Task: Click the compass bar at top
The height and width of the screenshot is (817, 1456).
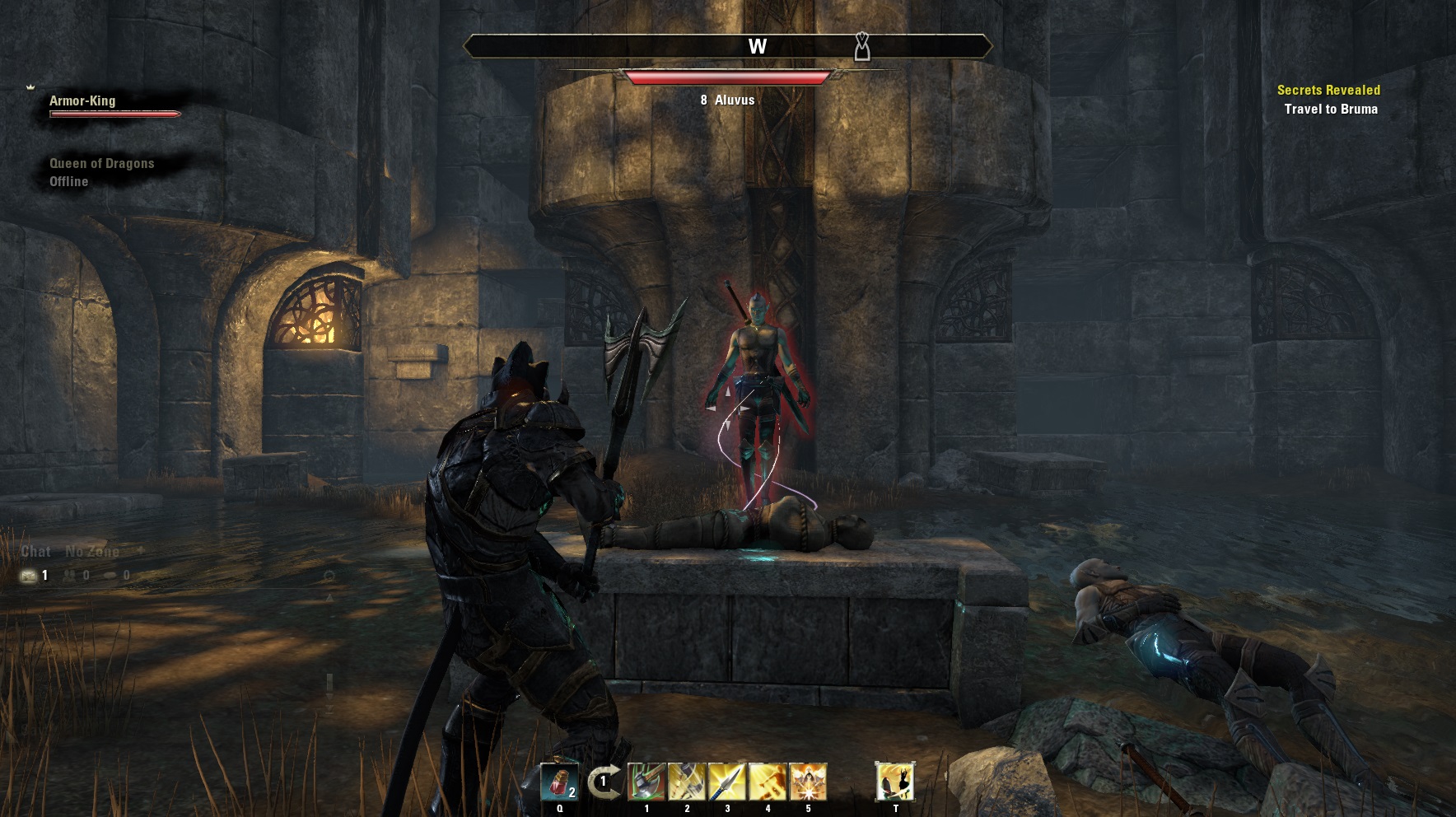Action: (728, 47)
